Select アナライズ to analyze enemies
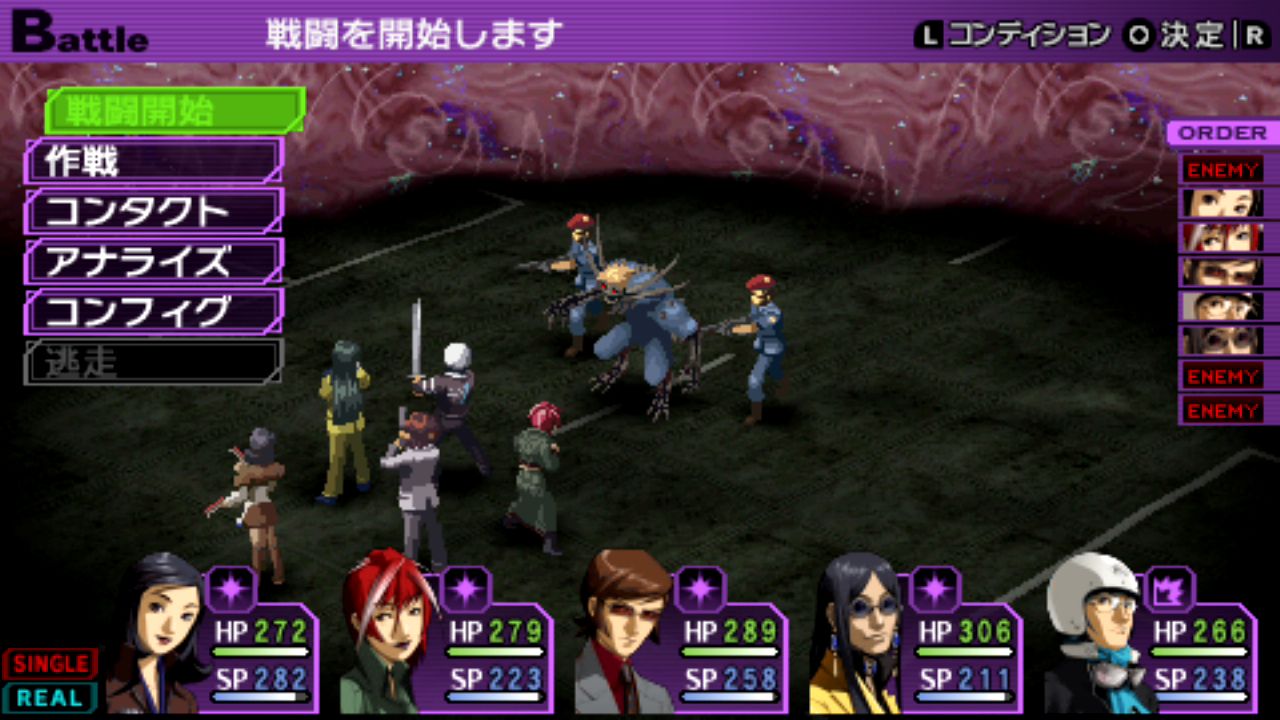1280x720 pixels. coord(152,262)
